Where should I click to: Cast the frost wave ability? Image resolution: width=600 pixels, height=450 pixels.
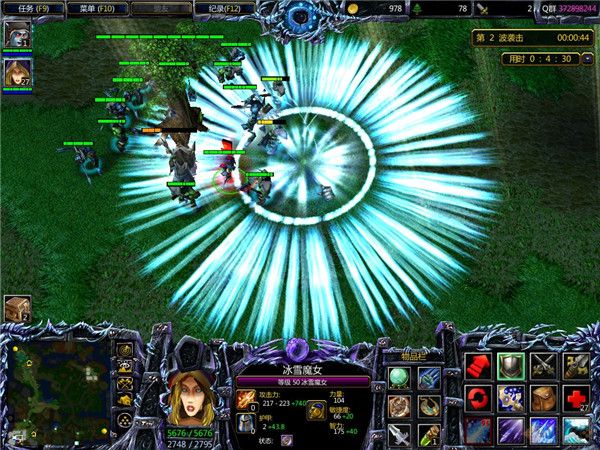coord(577,431)
